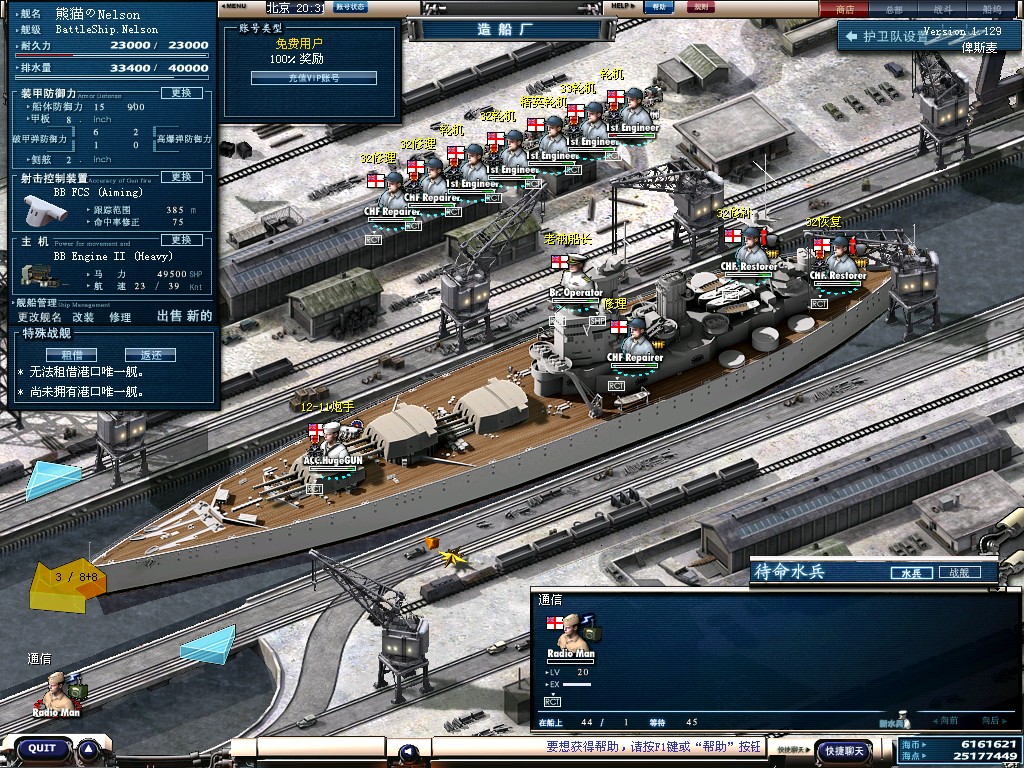
Task: Click 更换 for armor defense
Action: point(181,93)
